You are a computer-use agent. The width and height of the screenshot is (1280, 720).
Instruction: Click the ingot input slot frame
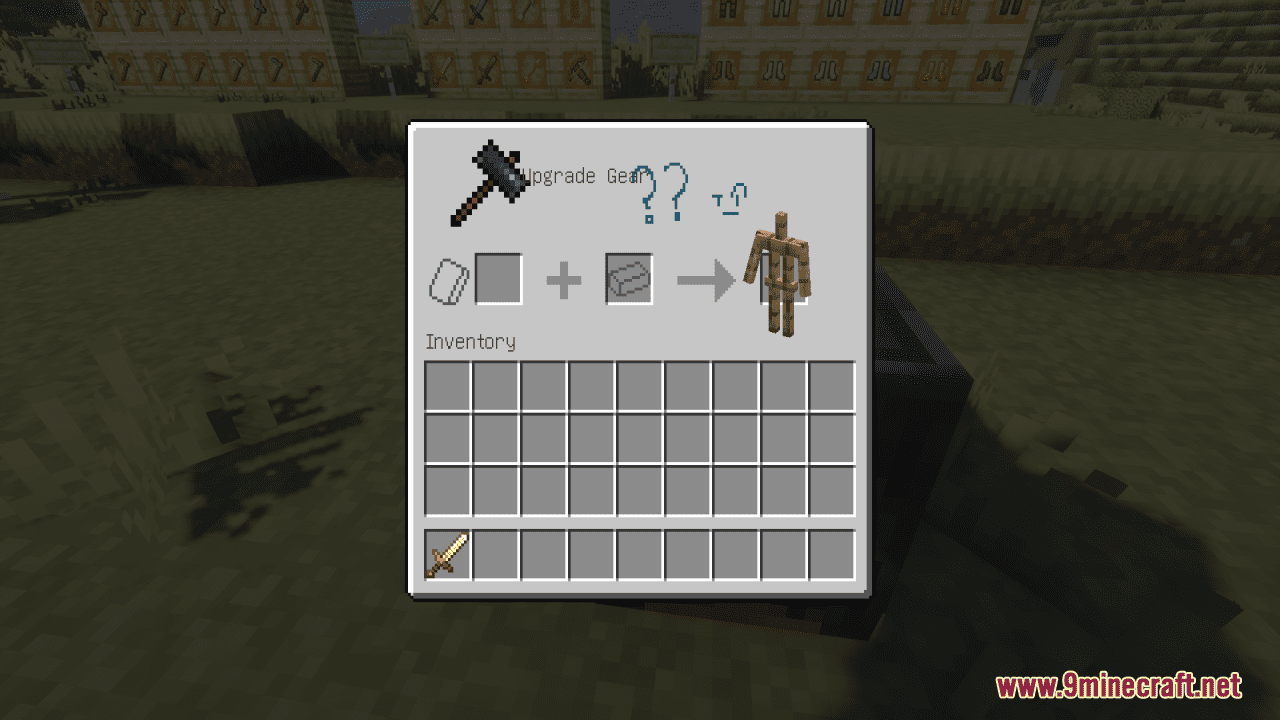click(628, 279)
